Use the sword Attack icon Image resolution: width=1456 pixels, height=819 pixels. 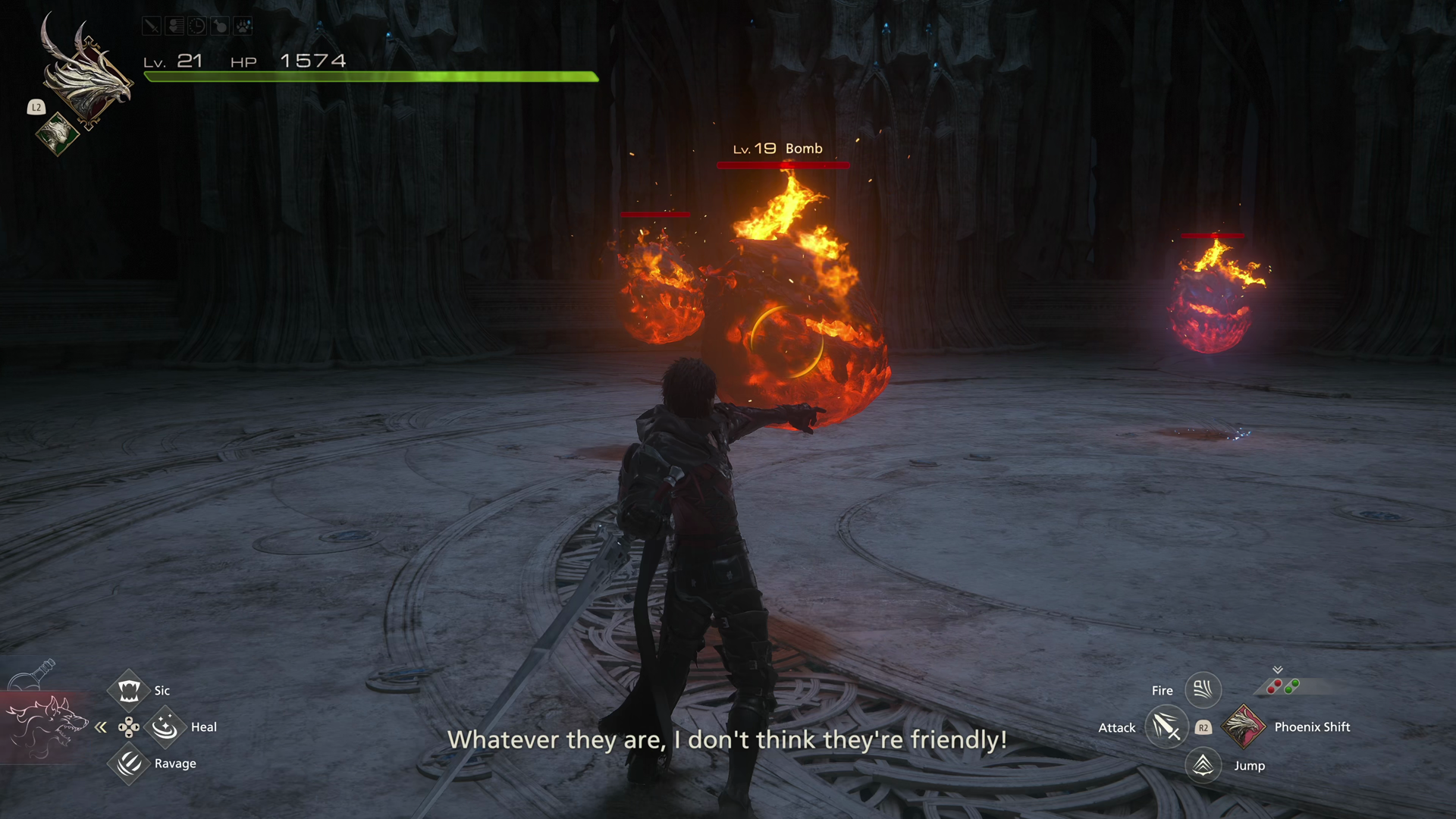pyautogui.click(x=1166, y=727)
